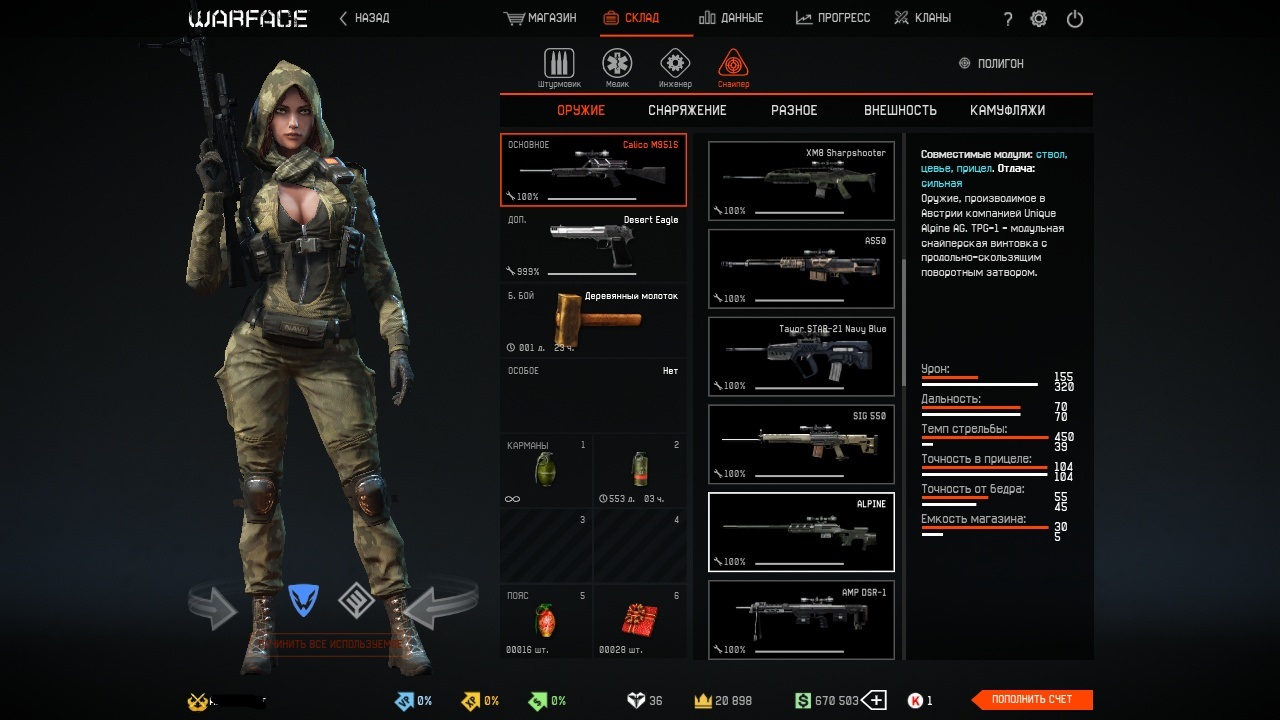Select the Desert Eagle secondary slot
The image size is (1280, 720).
coord(593,245)
